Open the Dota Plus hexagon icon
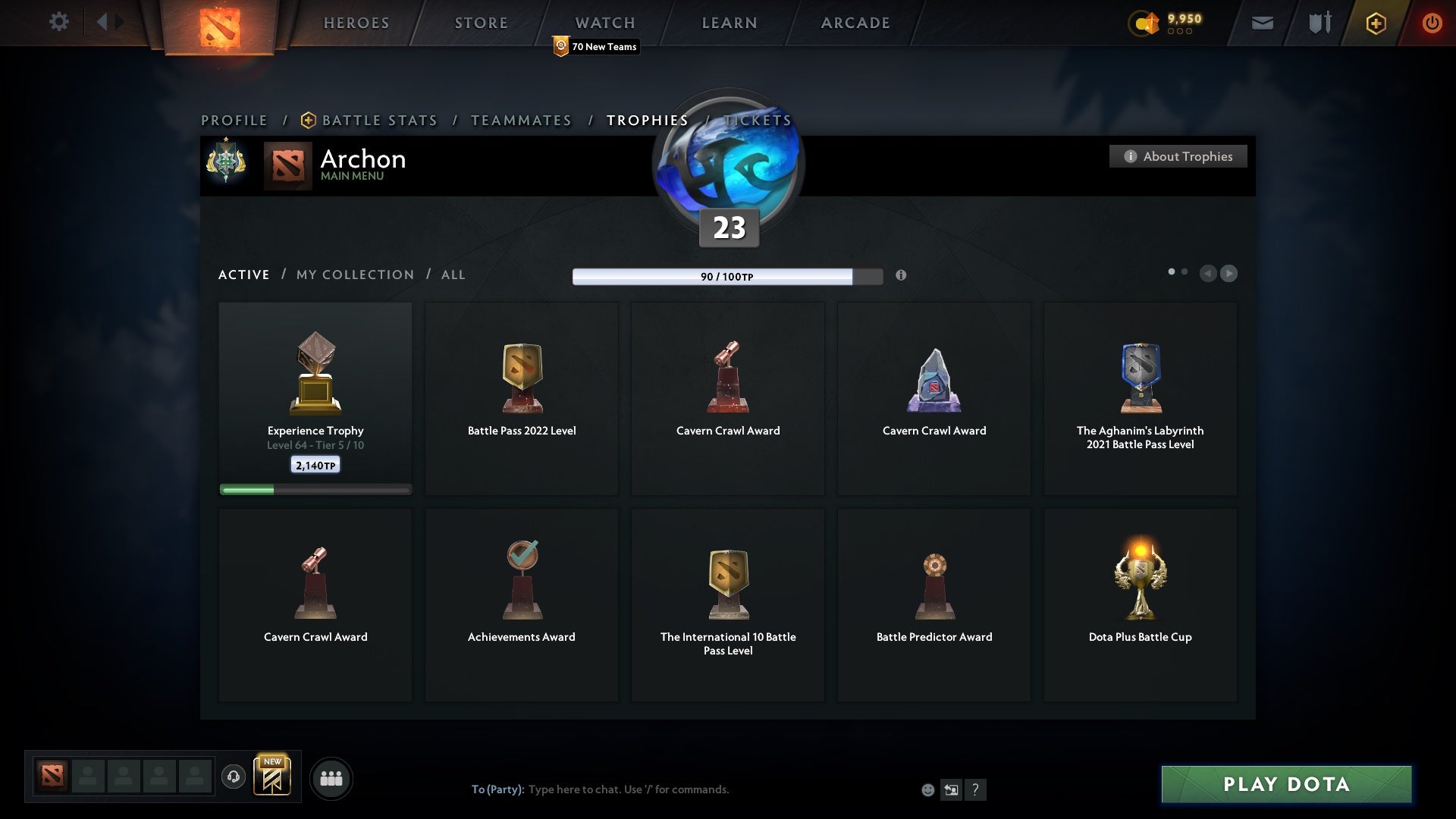Screen dimensions: 1456x819 1375,23
